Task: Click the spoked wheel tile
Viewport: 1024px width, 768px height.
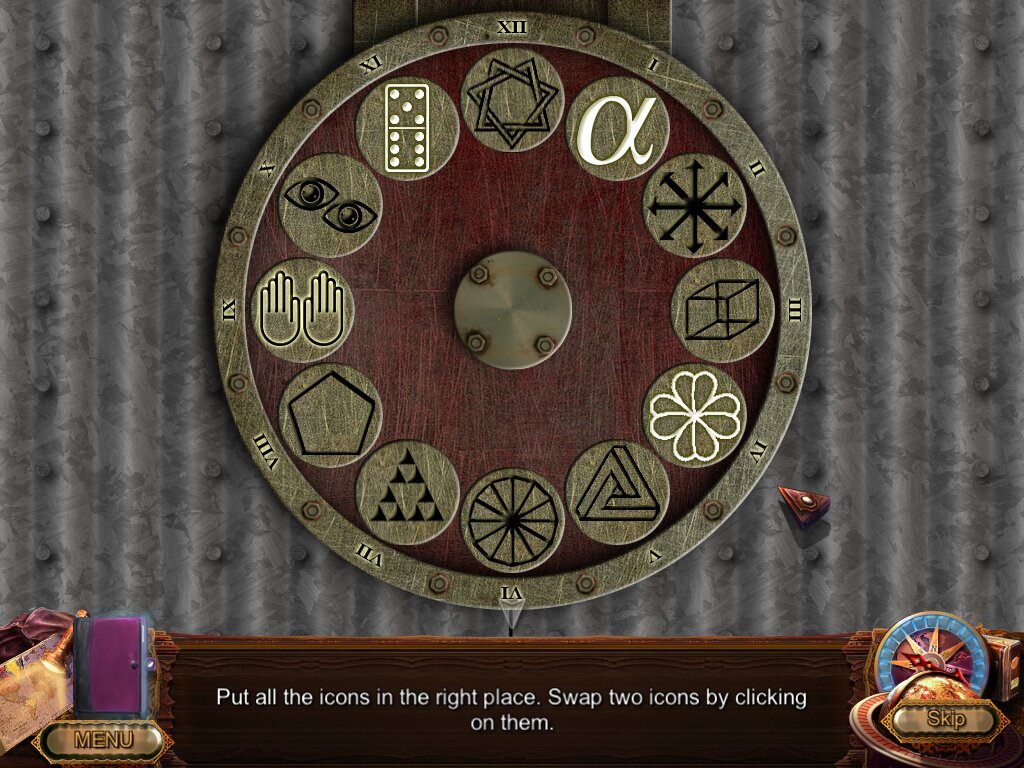Action: click(512, 520)
